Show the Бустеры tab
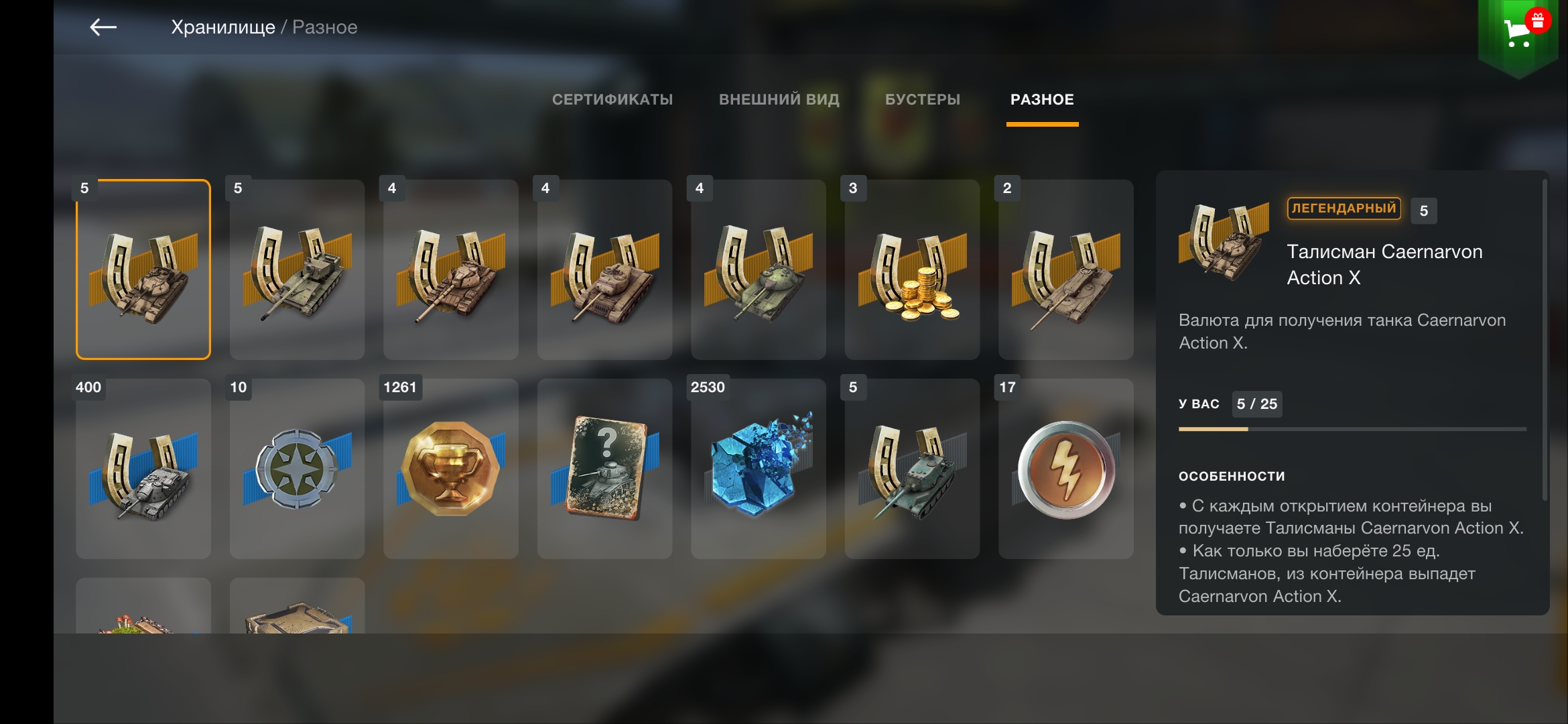This screenshot has width=1568, height=724. [x=922, y=100]
